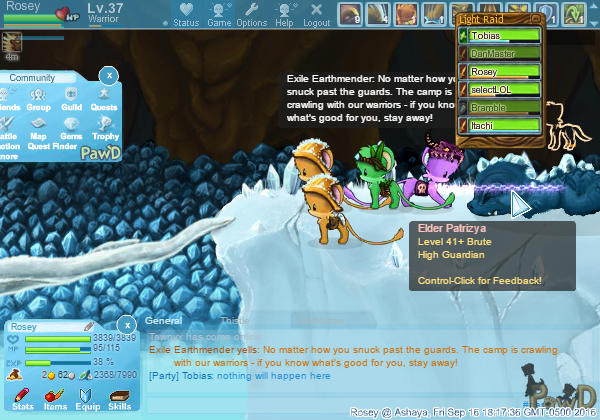Close the Rosey character panel
This screenshot has height=420, width=600.
click(127, 324)
